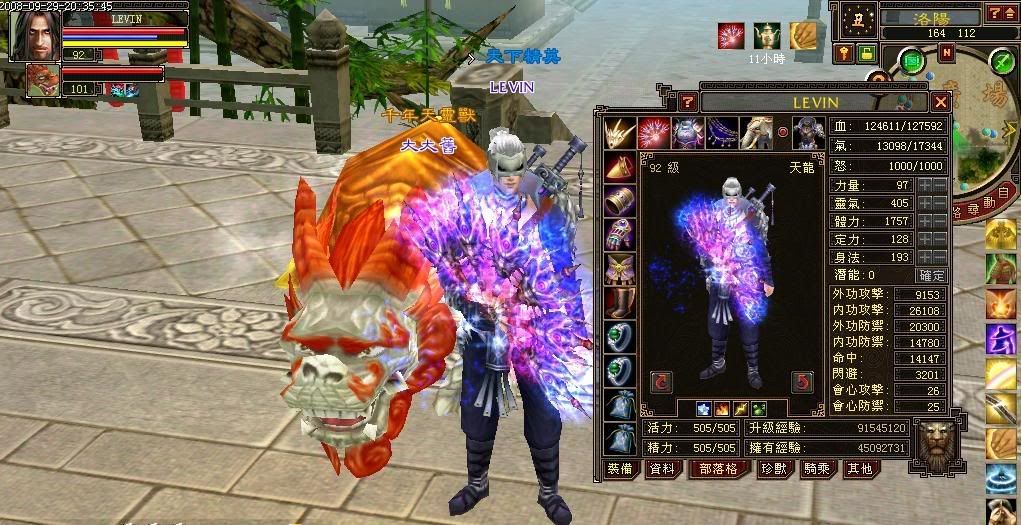The image size is (1021, 525).
Task: Remove a point from 身法 with minus
Action: (x=940, y=257)
